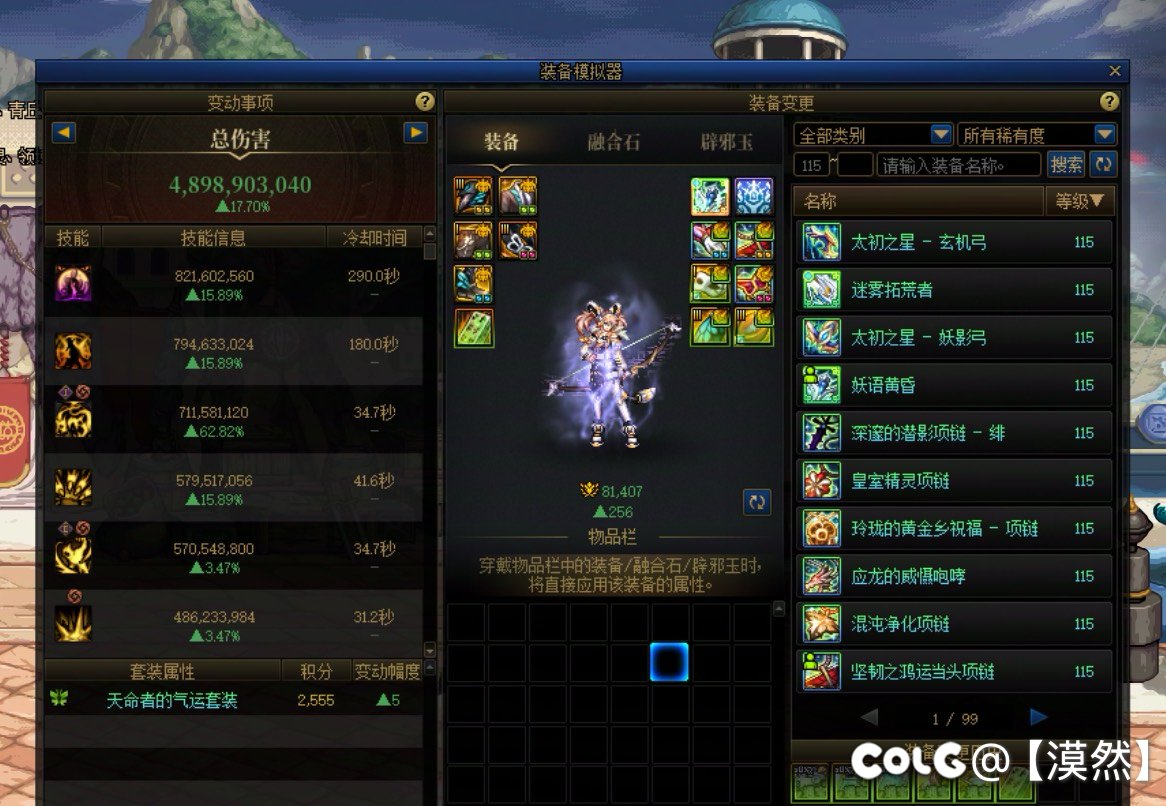
Task: Select 坚韧之鸿运当头项链 row
Action: (955, 672)
